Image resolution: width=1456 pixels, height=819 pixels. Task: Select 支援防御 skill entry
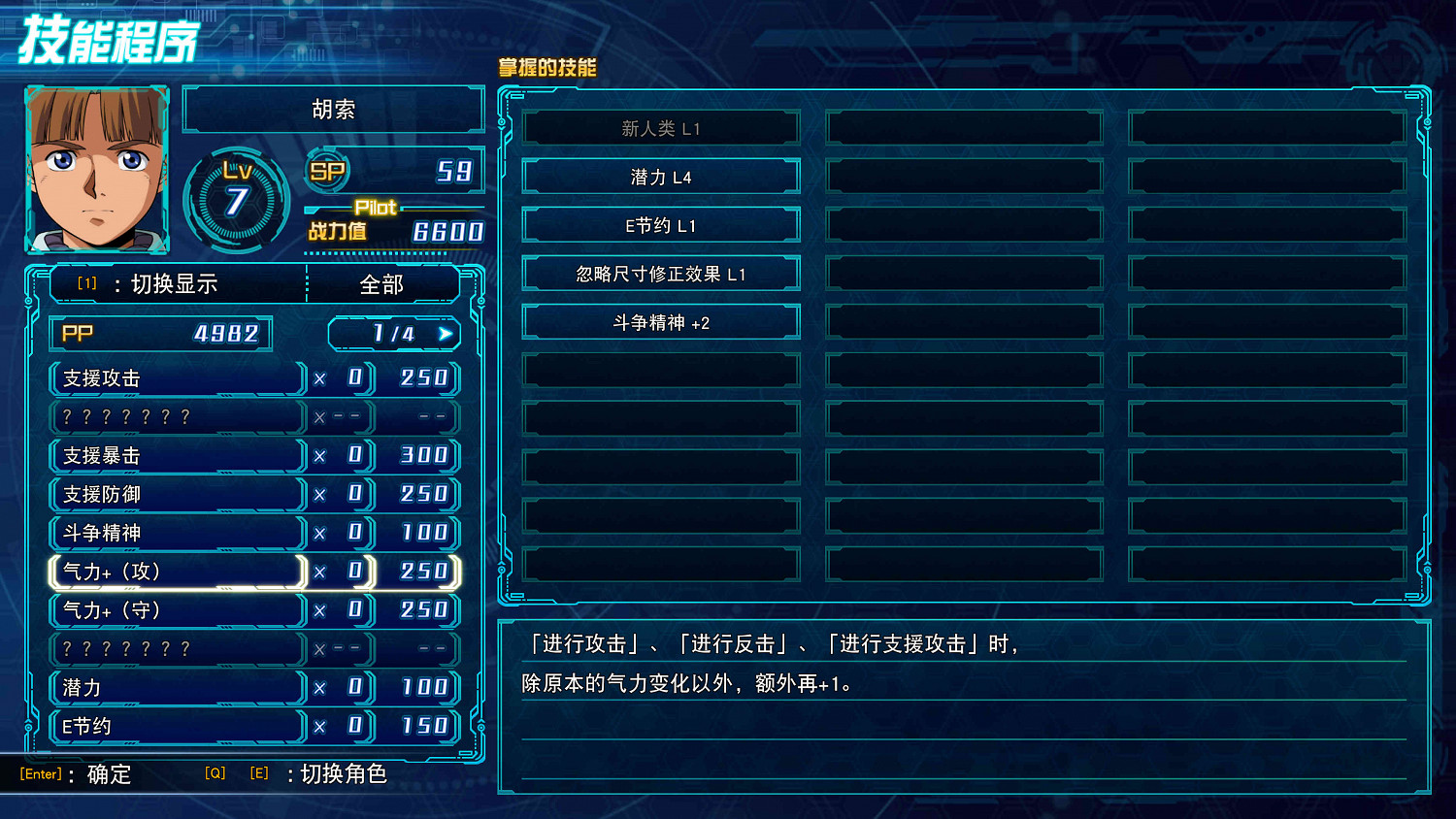click(177, 494)
